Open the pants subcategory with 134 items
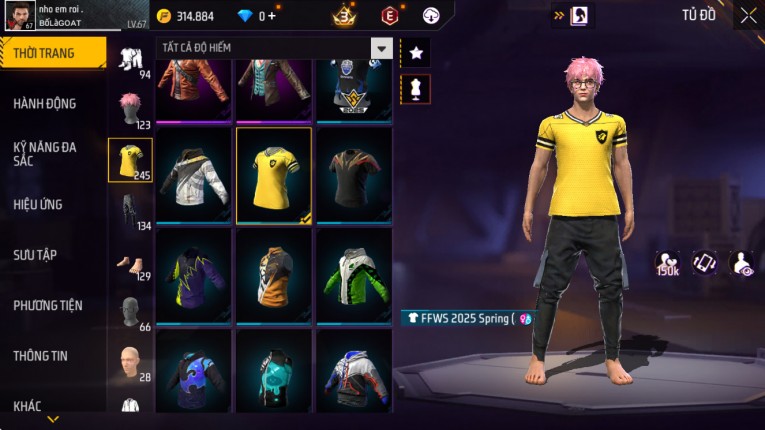Screen dimensions: 765x430 (130, 209)
